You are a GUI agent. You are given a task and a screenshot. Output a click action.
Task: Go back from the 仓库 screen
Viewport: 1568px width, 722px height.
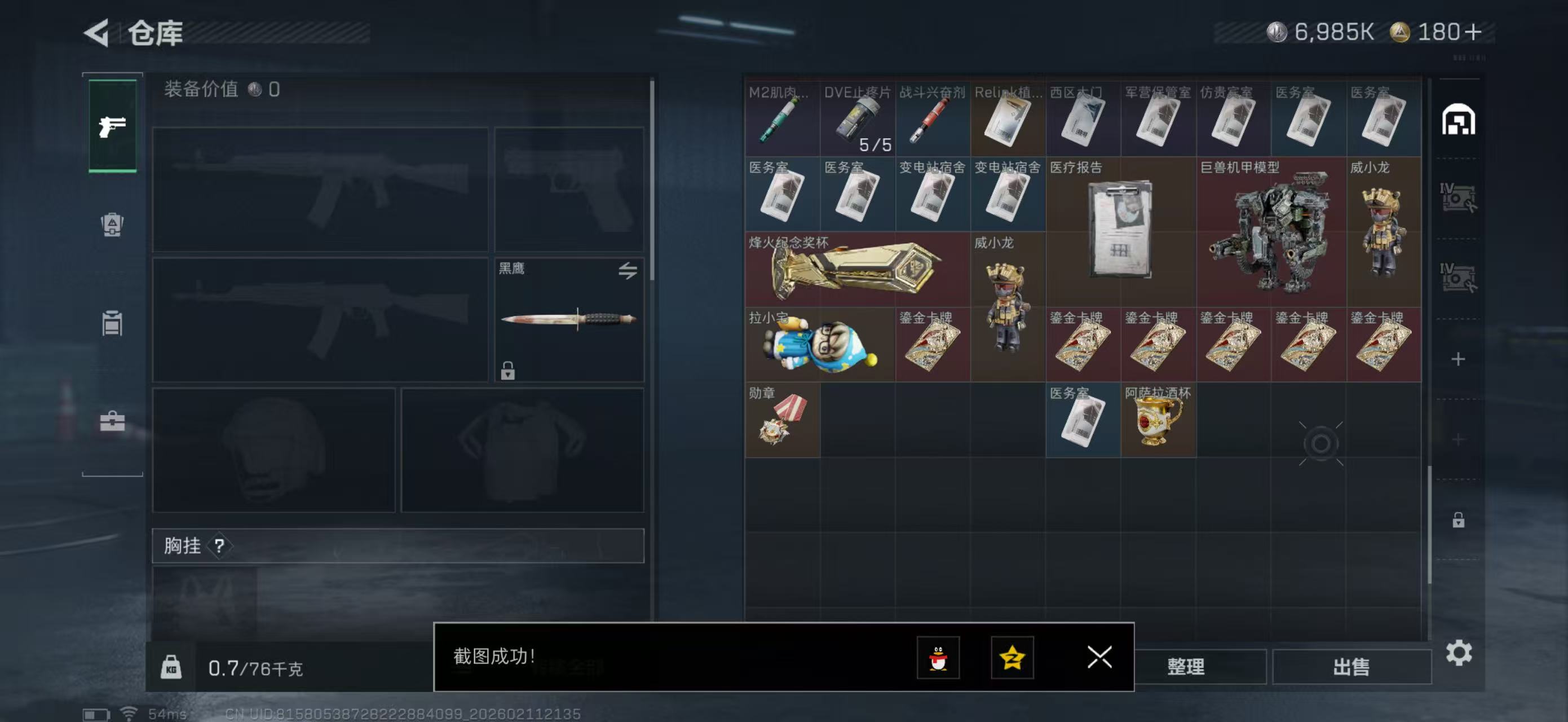click(x=98, y=33)
